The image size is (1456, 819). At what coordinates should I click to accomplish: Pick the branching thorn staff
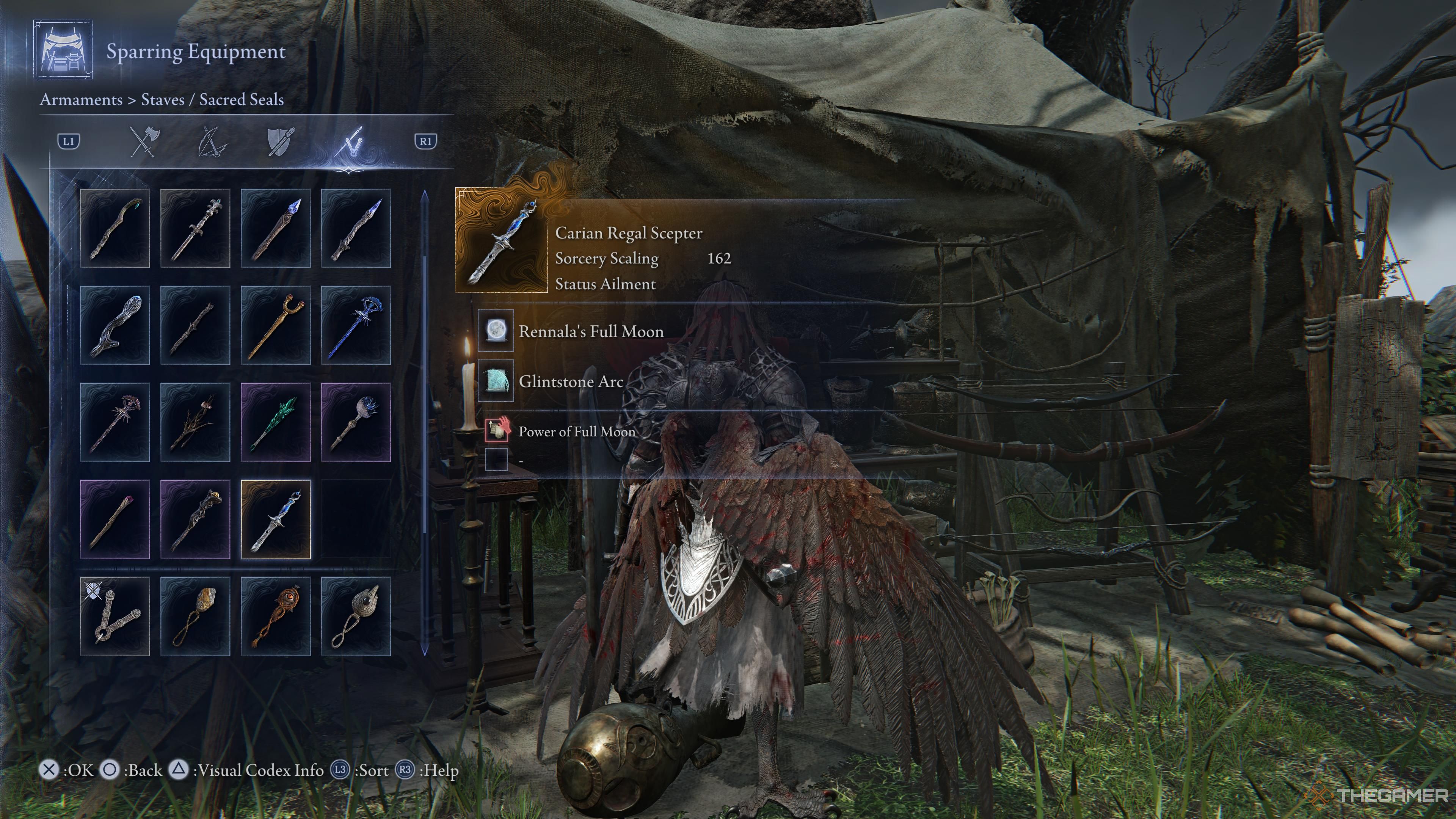pos(195,422)
